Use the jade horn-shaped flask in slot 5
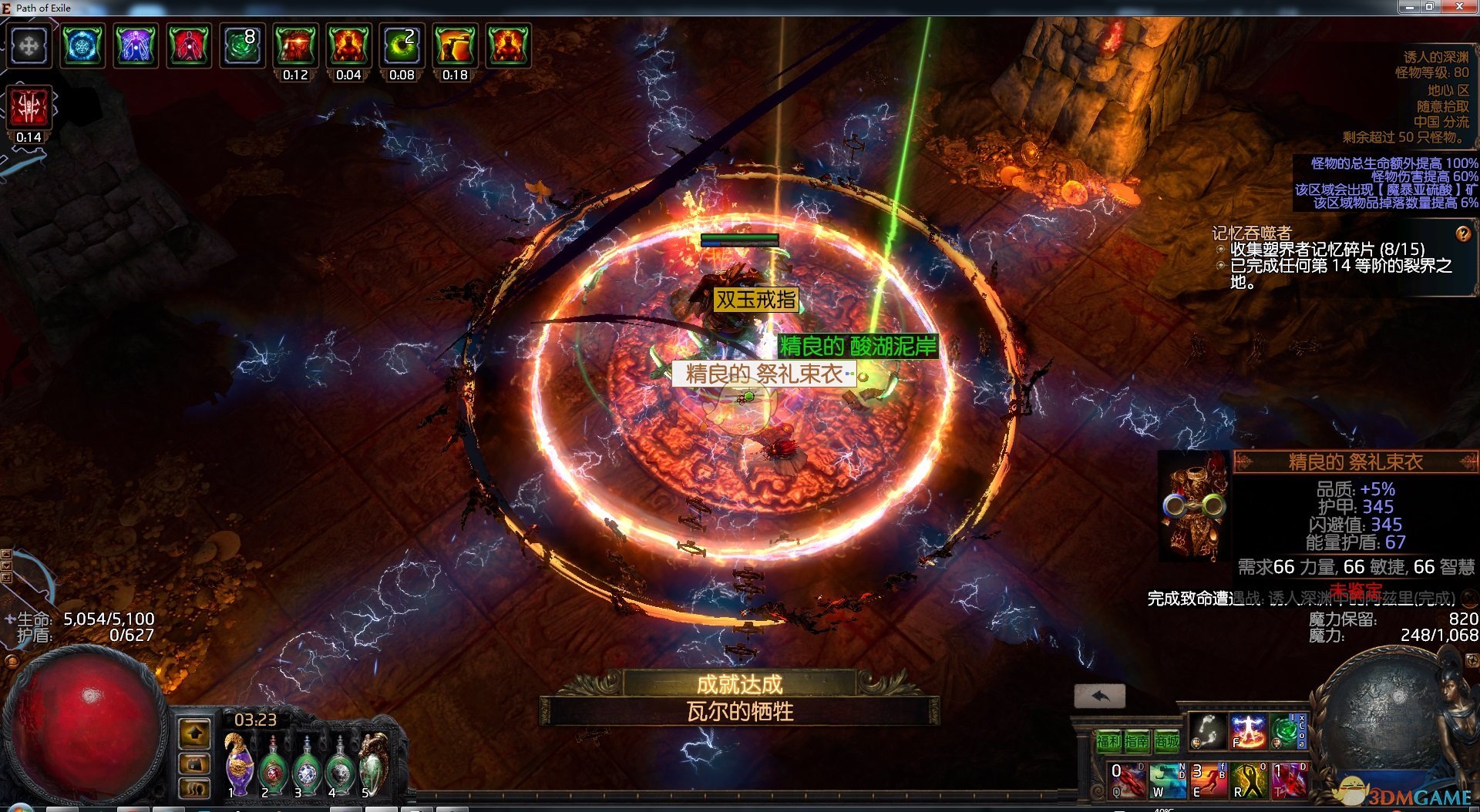 tap(375, 763)
